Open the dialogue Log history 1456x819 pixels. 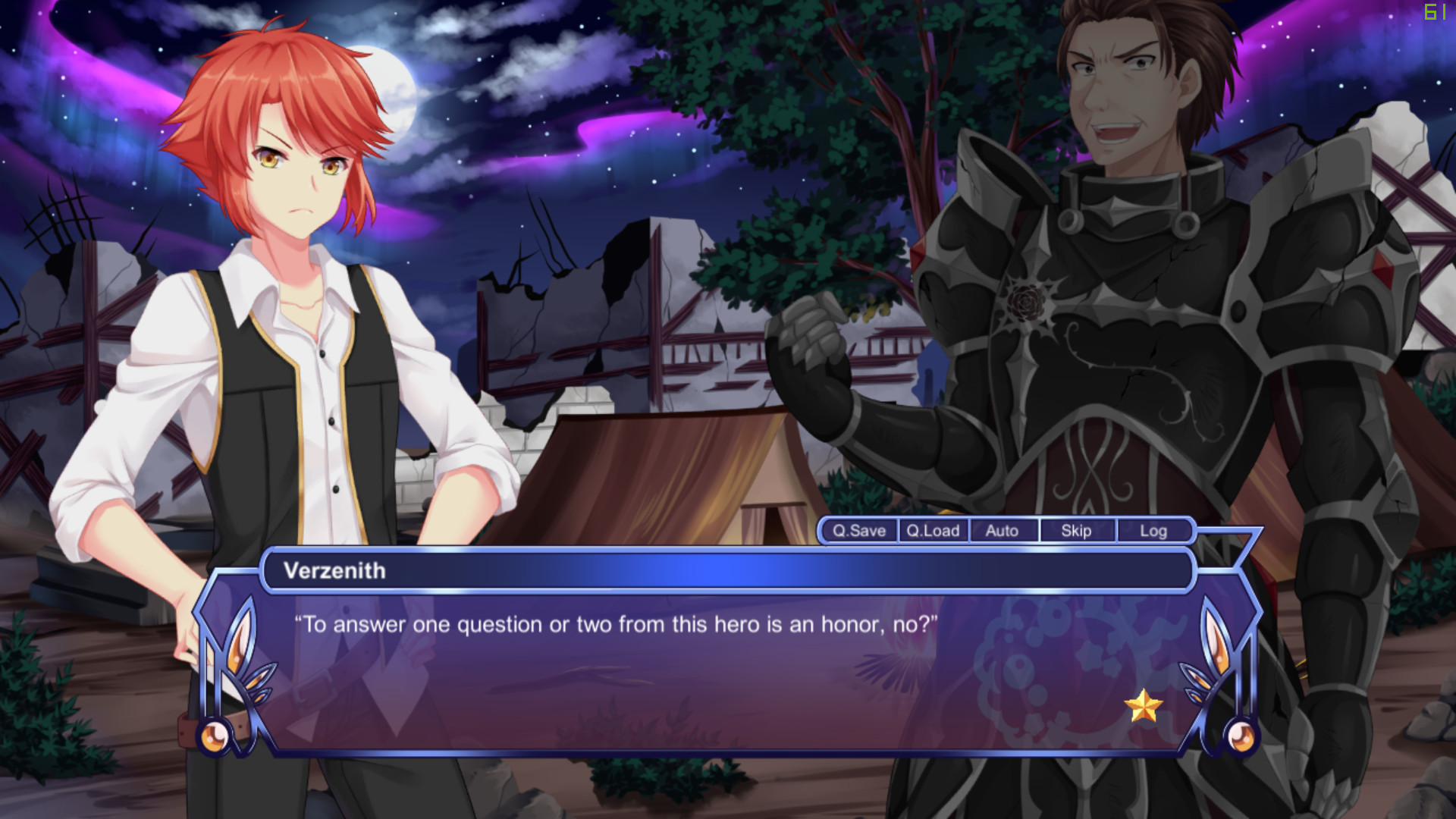(x=1154, y=531)
